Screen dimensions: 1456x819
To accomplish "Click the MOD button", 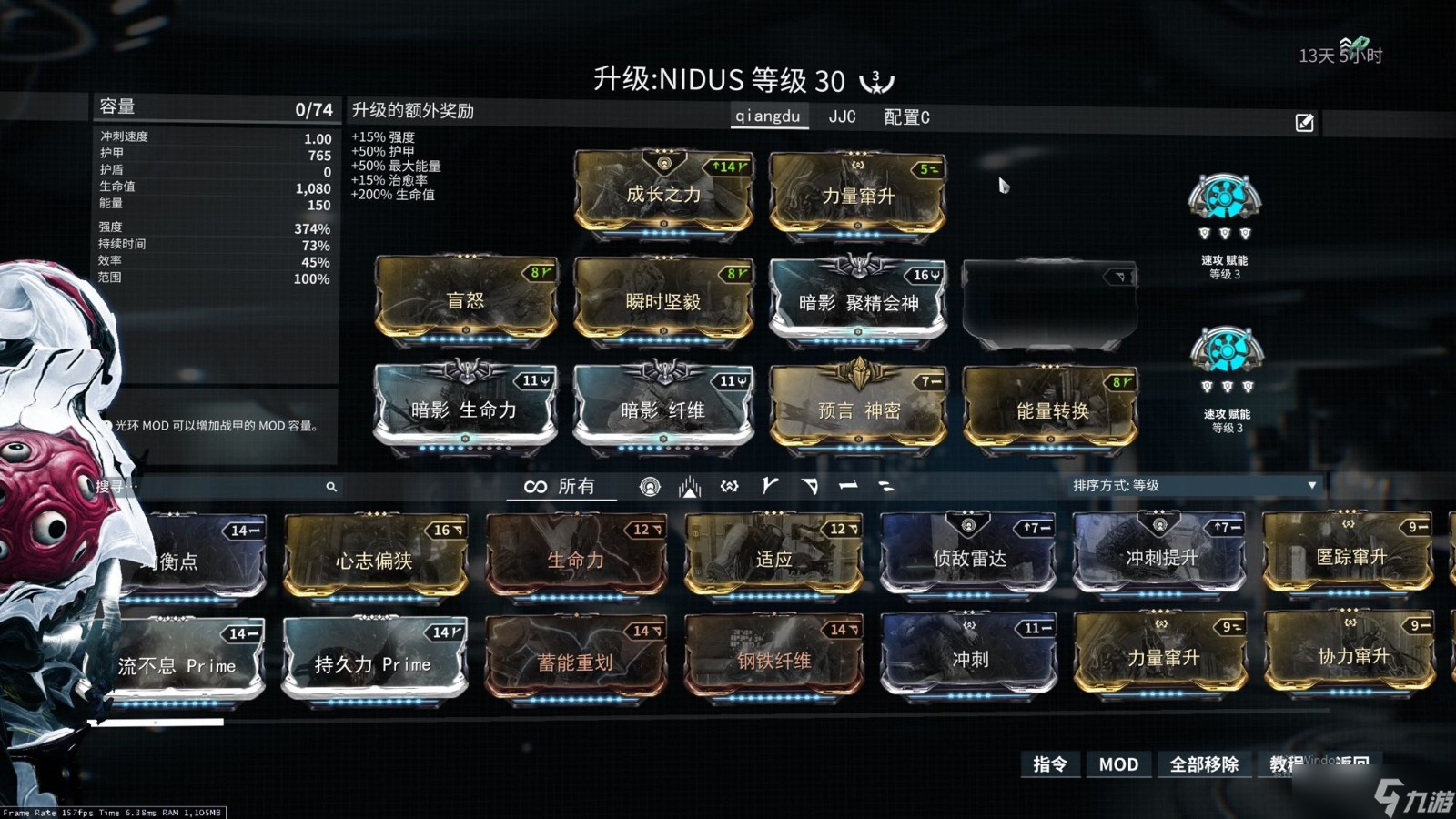I will click(1118, 764).
